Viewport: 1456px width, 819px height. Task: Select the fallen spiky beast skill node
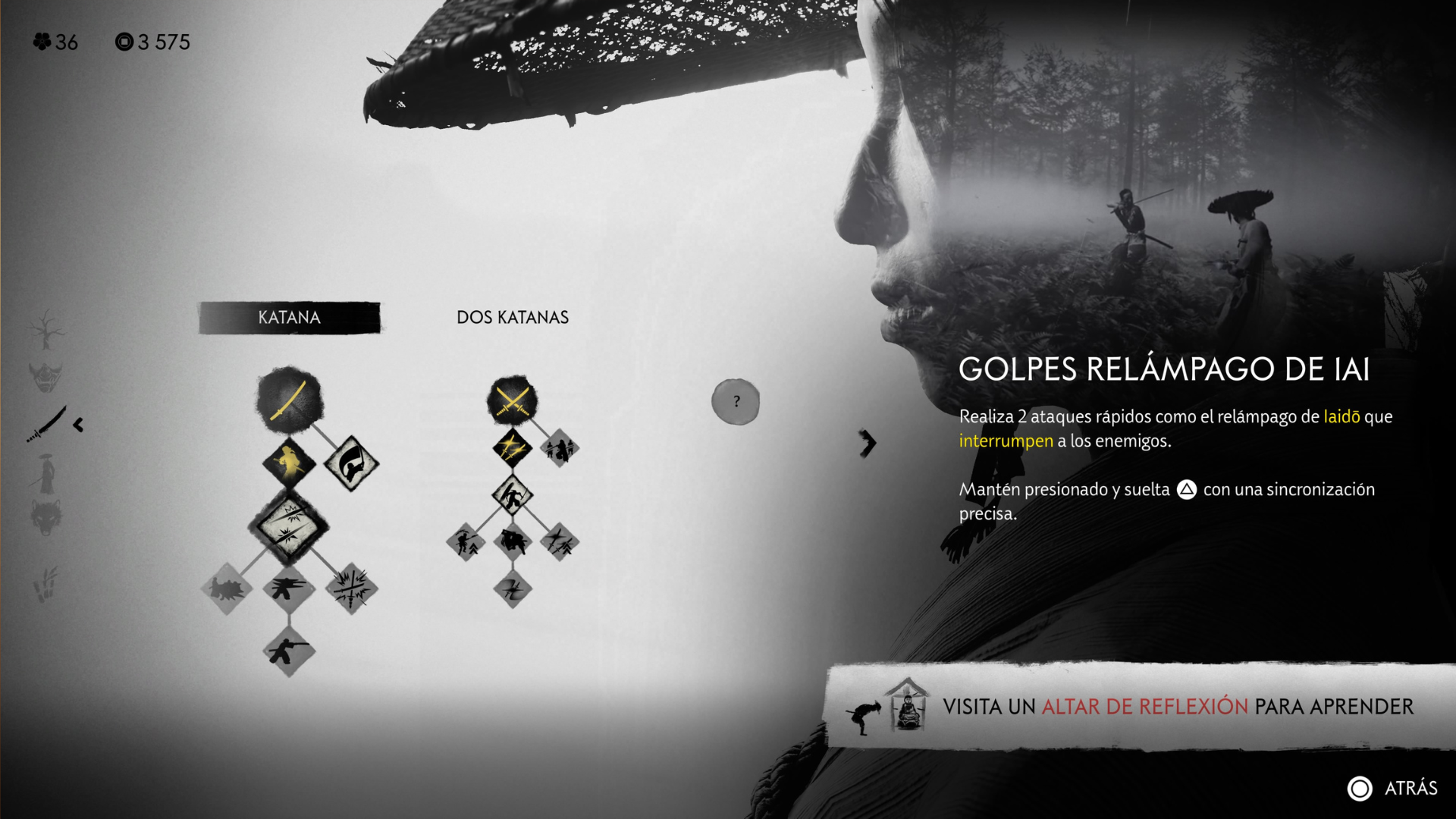coord(227,588)
